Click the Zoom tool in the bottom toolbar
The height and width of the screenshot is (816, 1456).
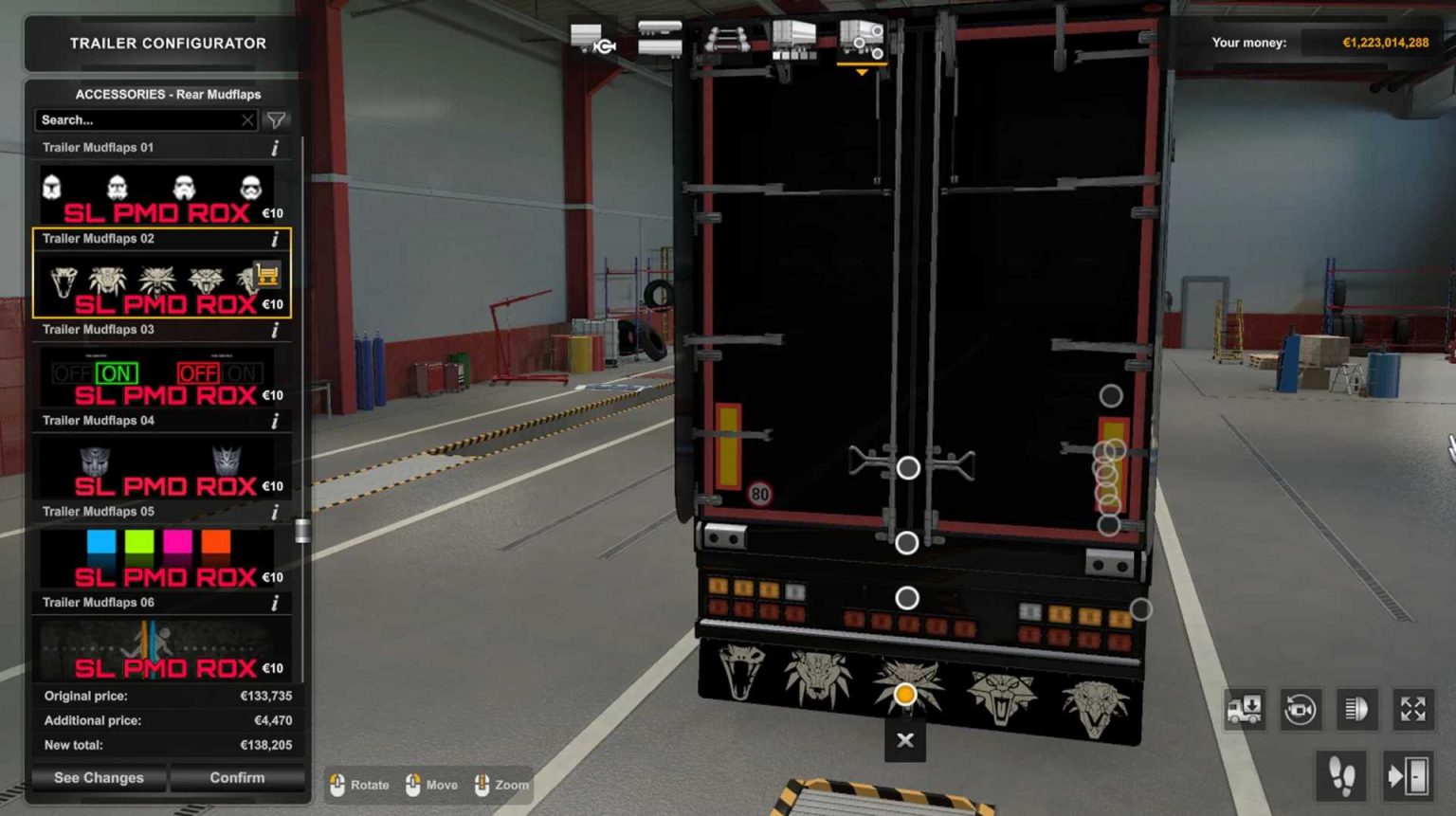[500, 785]
